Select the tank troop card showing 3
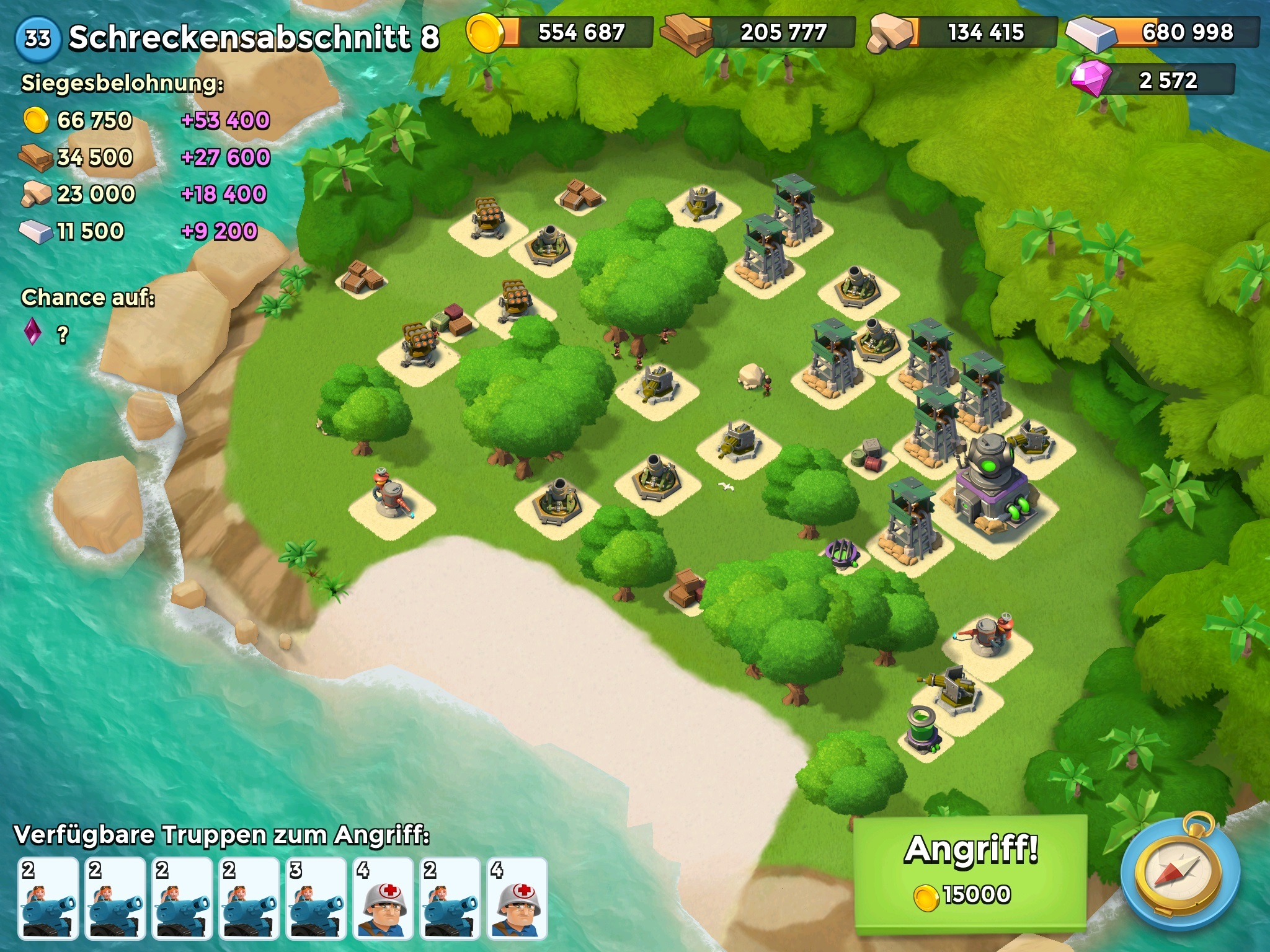This screenshot has height=952, width=1270. tap(316, 898)
